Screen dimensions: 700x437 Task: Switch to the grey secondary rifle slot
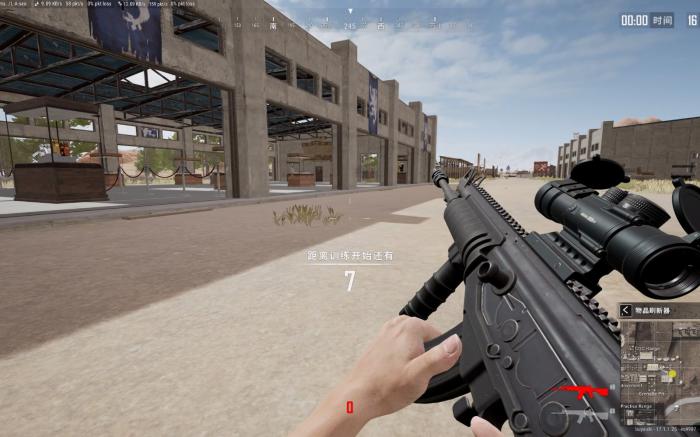(585, 412)
